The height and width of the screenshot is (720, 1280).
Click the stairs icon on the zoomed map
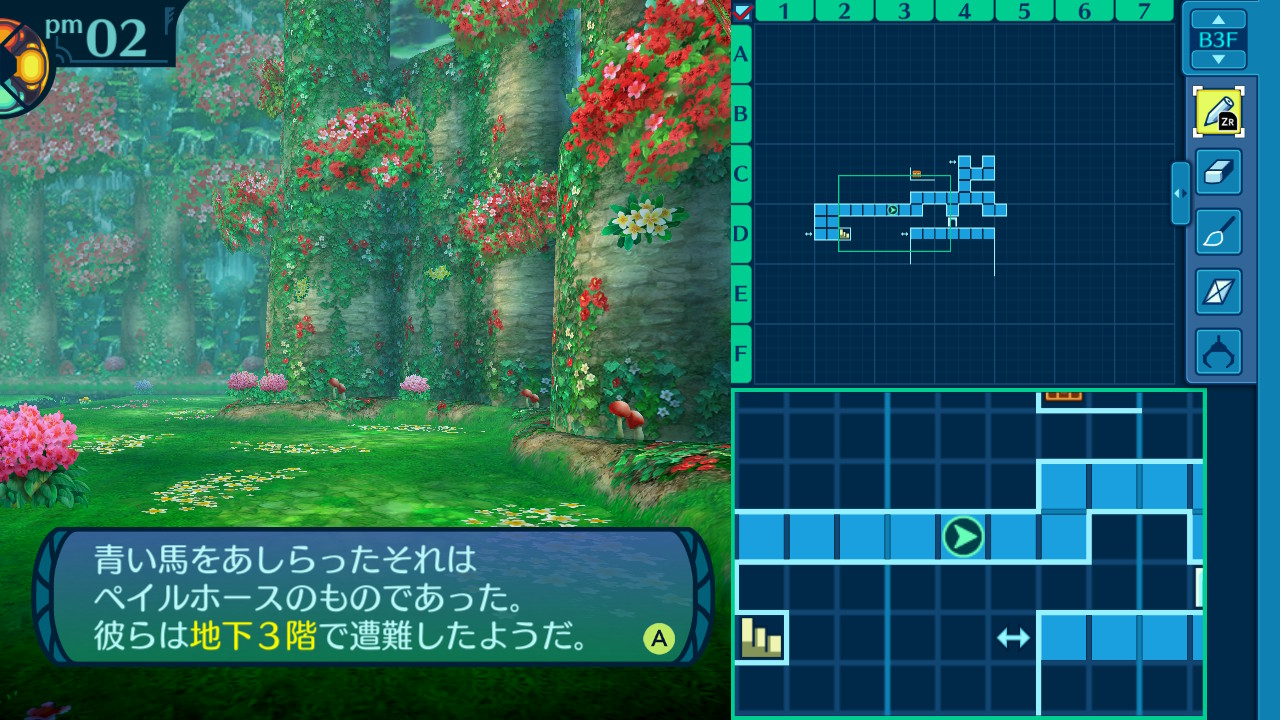click(761, 637)
